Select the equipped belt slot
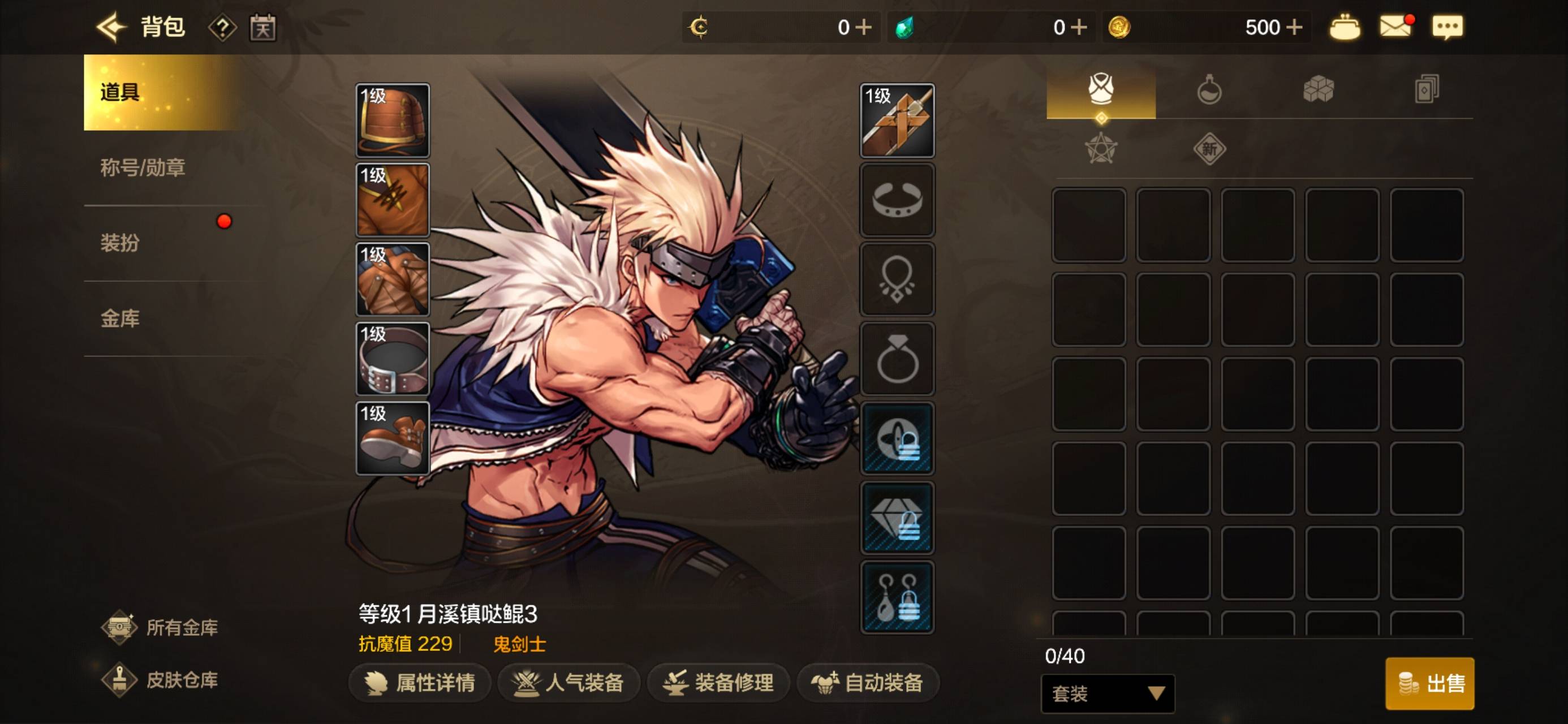The width and height of the screenshot is (1568, 724). tap(393, 359)
